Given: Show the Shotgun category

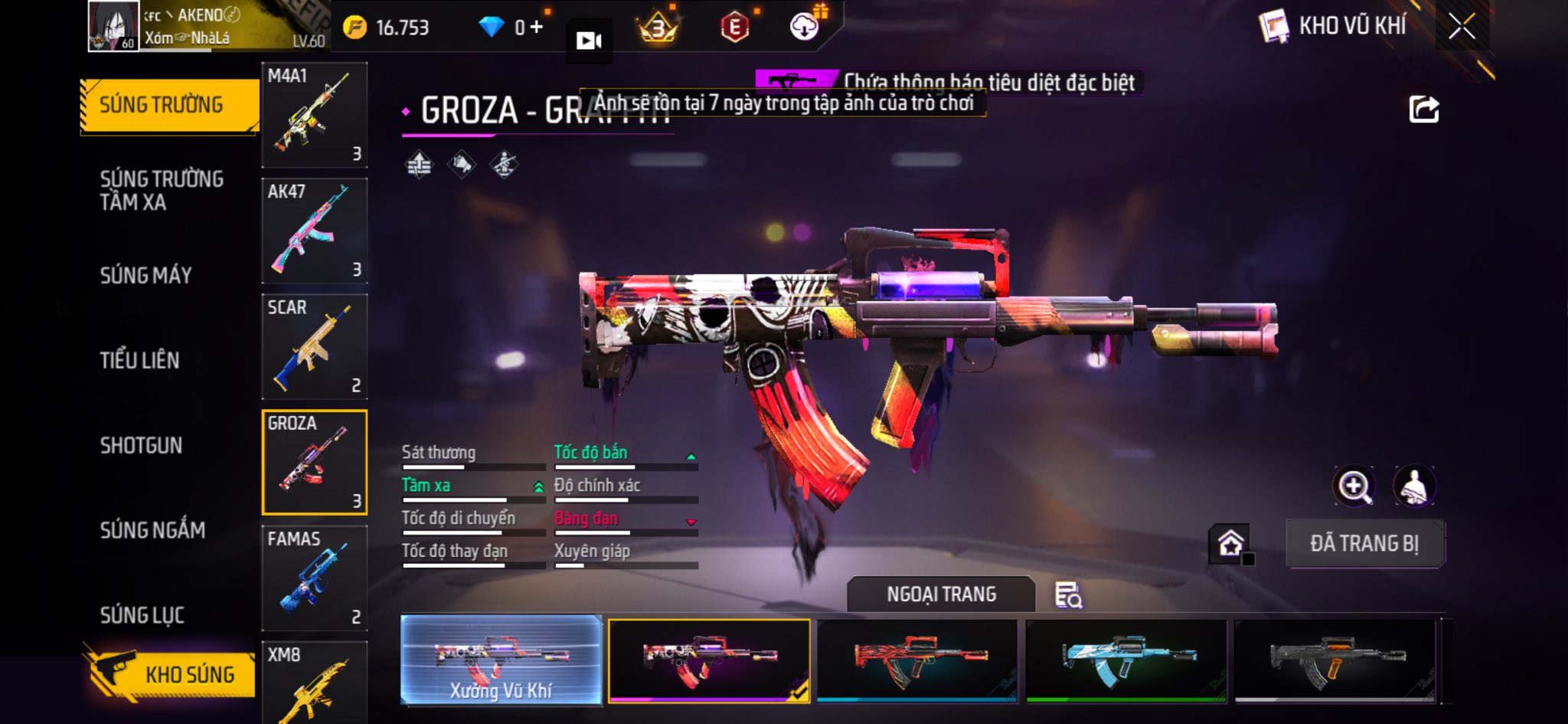Looking at the screenshot, I should pyautogui.click(x=141, y=445).
